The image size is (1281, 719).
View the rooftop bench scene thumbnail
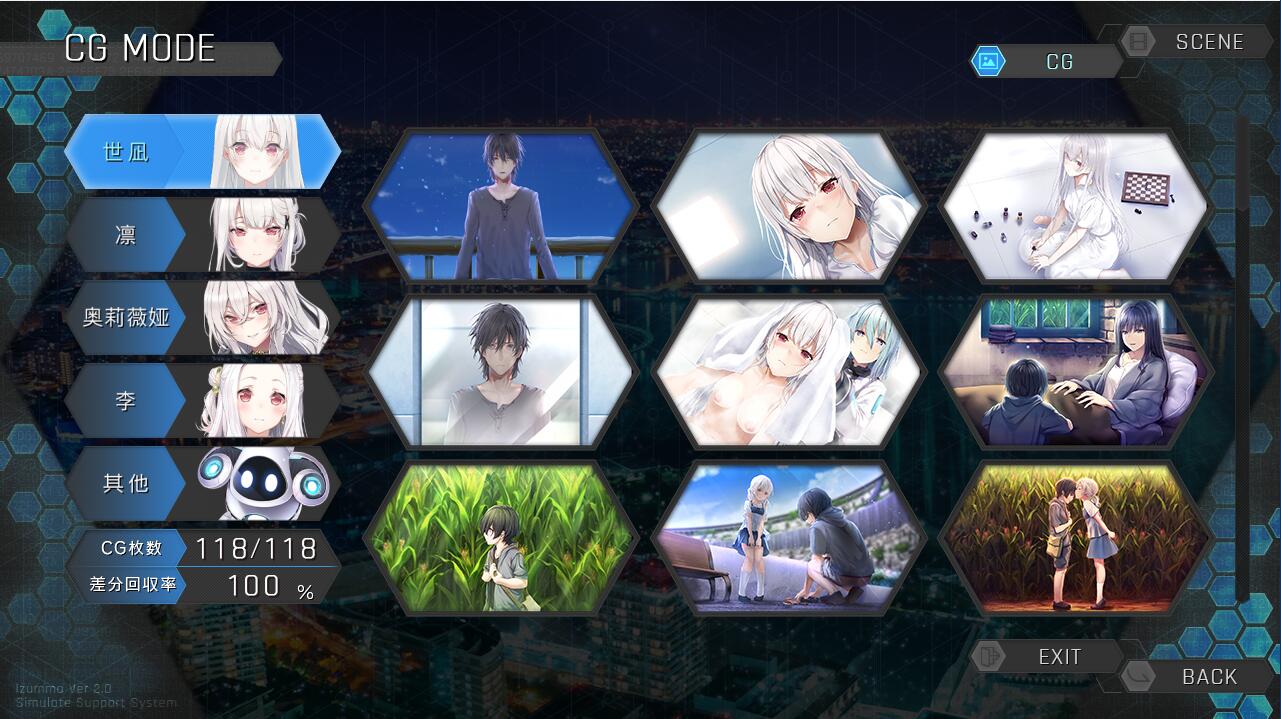coord(788,538)
